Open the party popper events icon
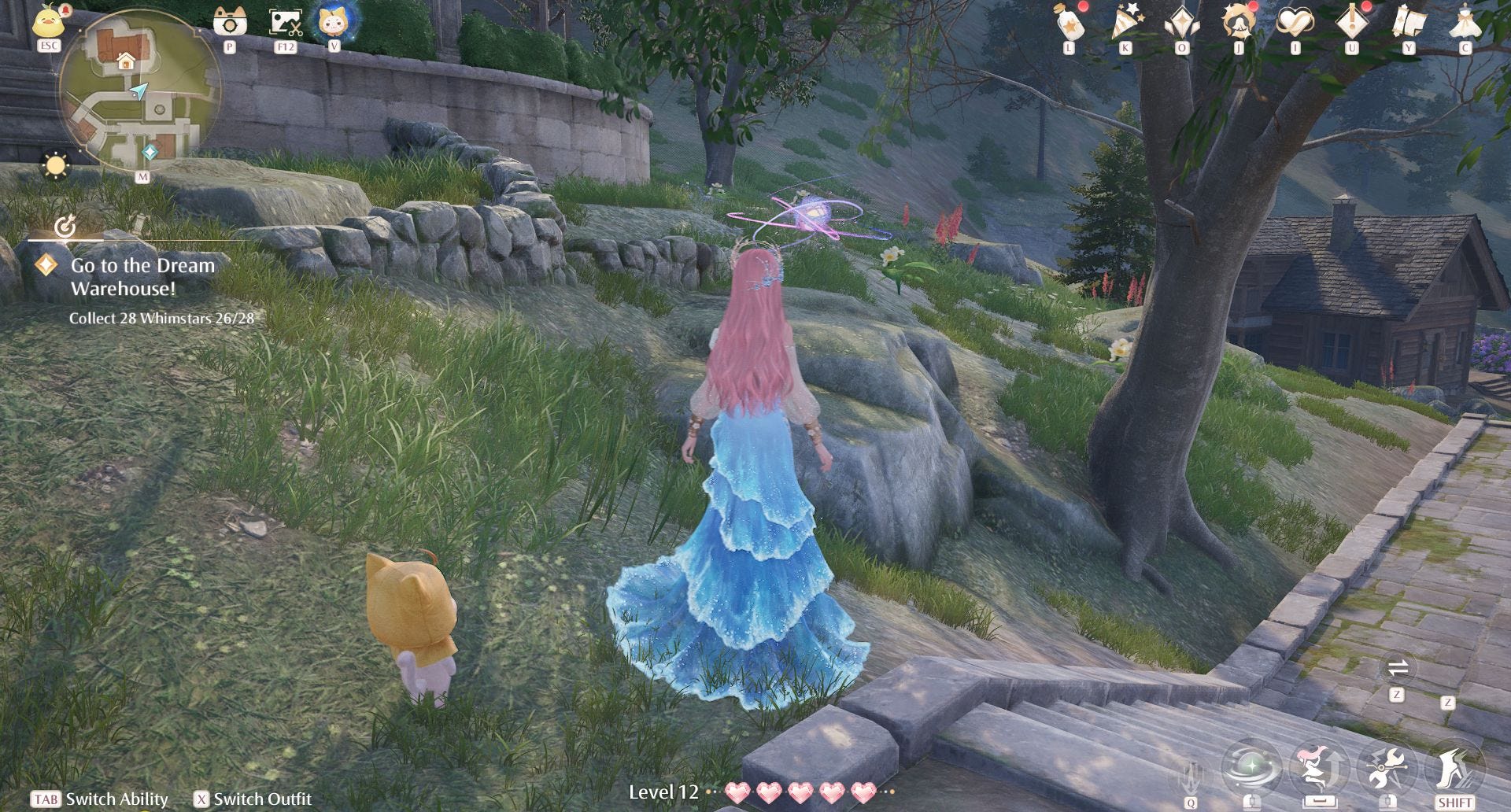 (x=1126, y=22)
